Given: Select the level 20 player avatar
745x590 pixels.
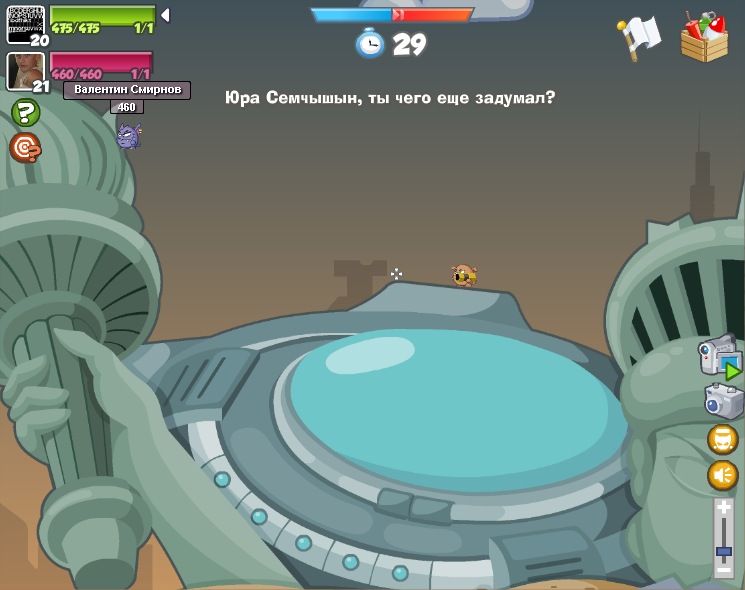Looking at the screenshot, I should tap(24, 23).
